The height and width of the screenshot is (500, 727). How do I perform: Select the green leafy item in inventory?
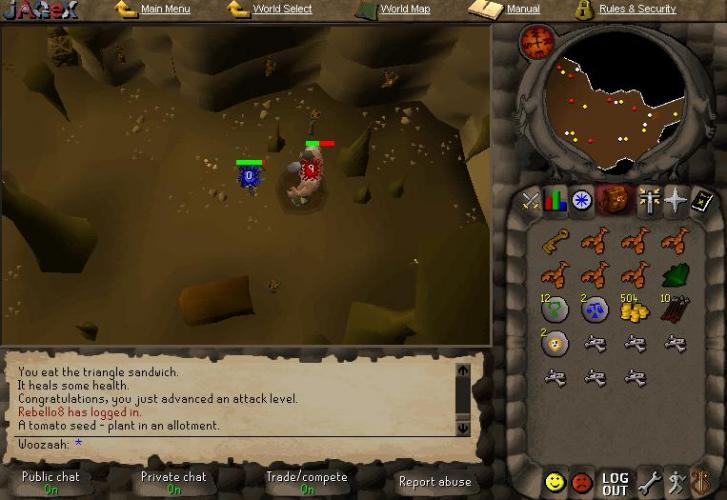click(x=674, y=275)
